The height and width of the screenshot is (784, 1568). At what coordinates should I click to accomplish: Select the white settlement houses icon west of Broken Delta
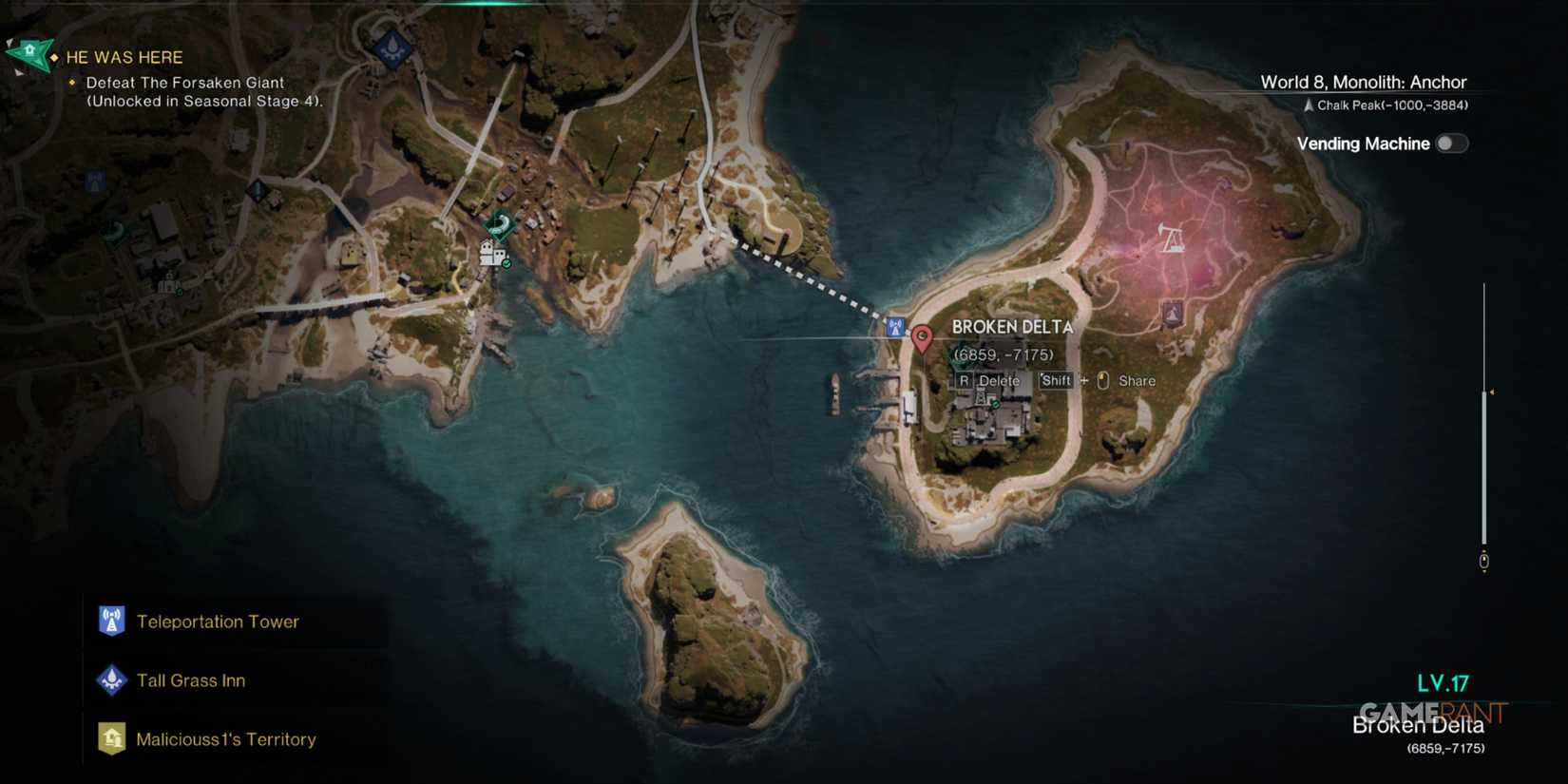click(490, 254)
